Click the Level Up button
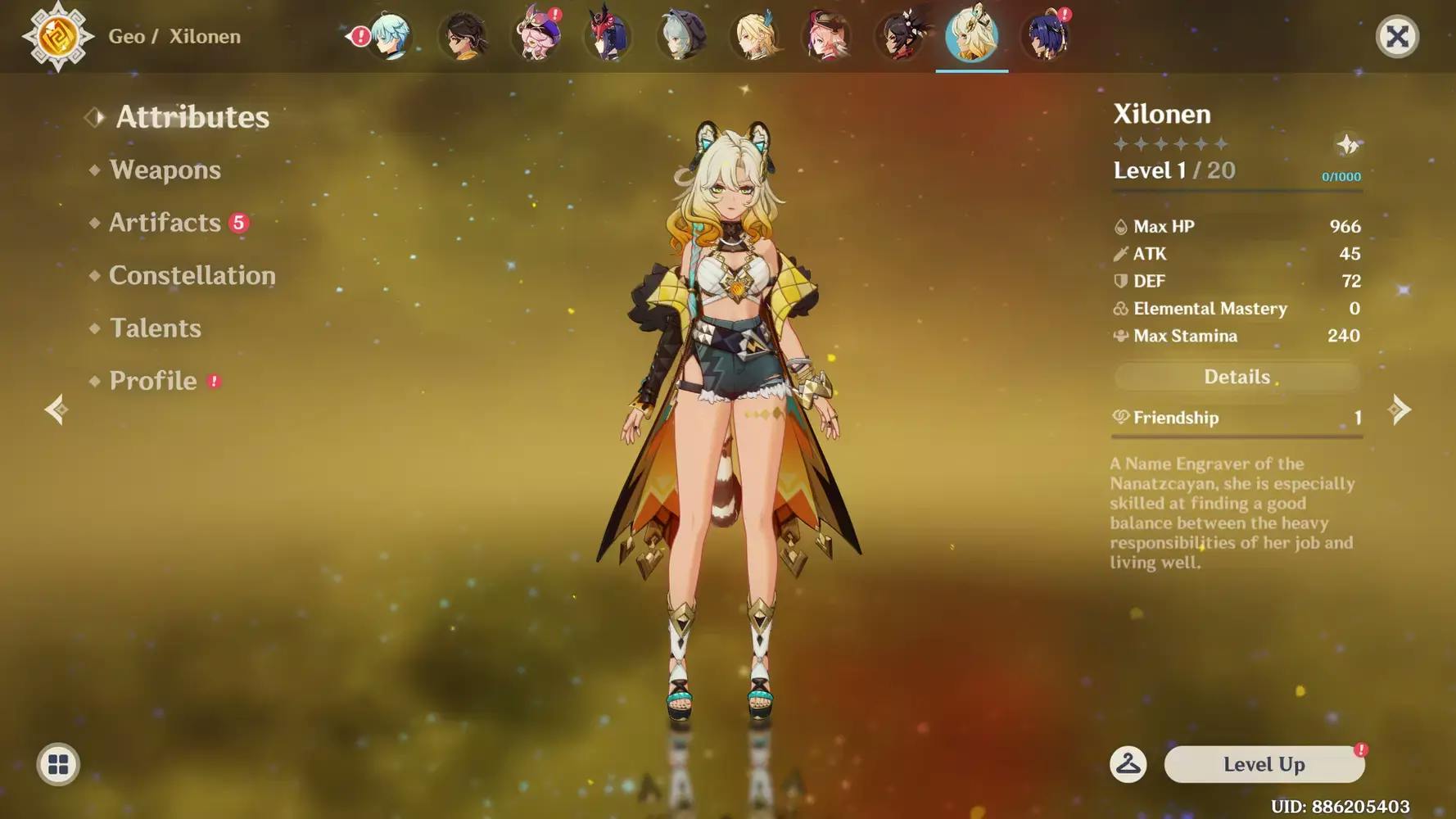 point(1264,764)
